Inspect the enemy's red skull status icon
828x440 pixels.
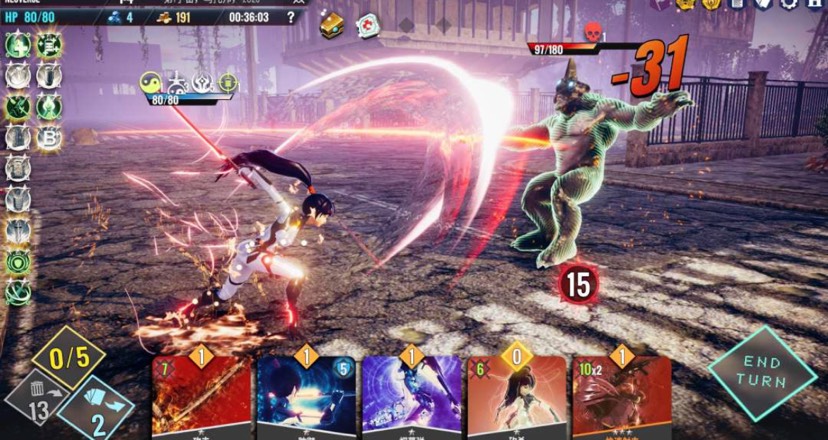click(x=591, y=32)
